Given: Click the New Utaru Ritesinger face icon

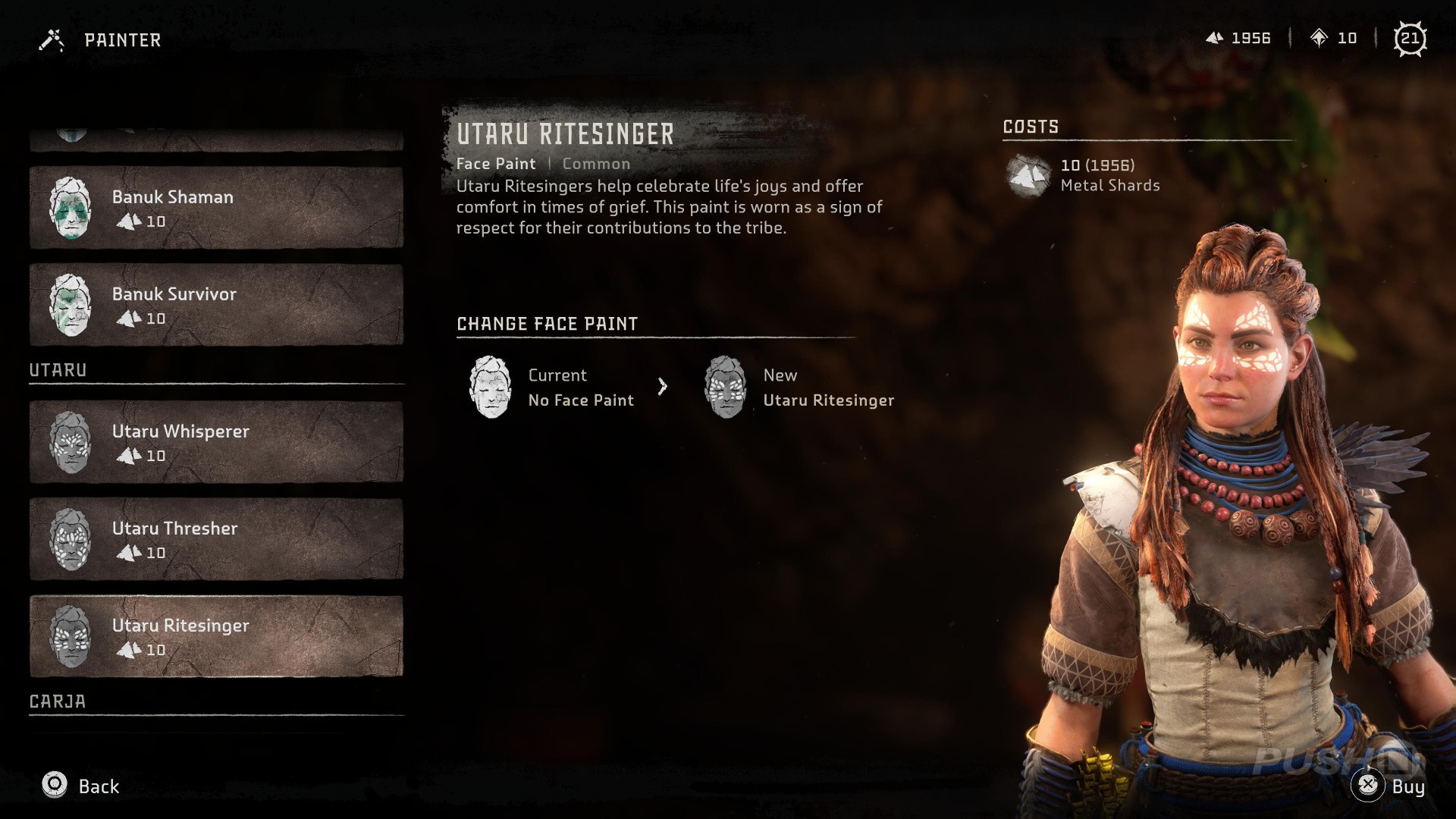Looking at the screenshot, I should point(729,388).
